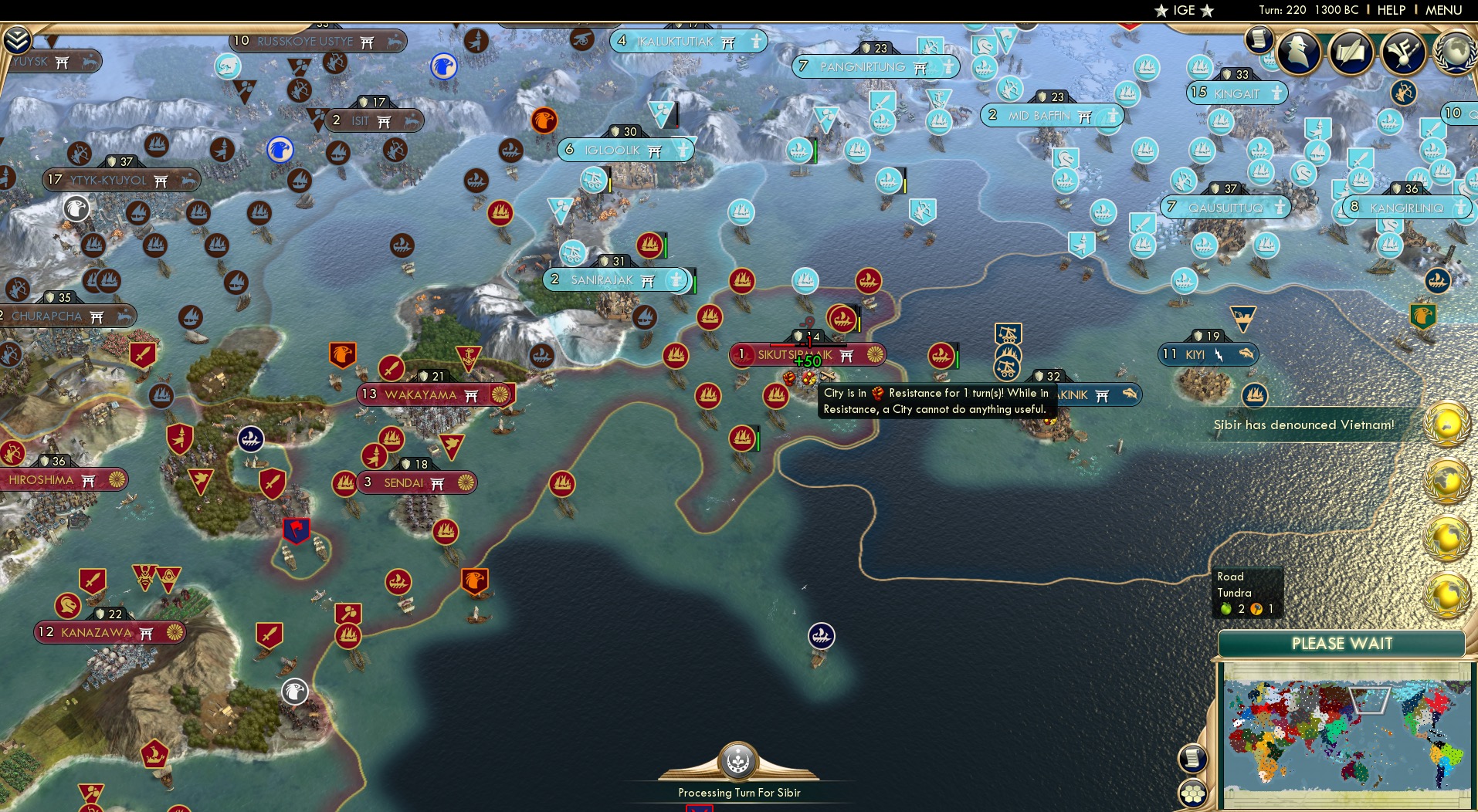Image resolution: width=1478 pixels, height=812 pixels.
Task: Select the orange eagle unit icon below Igloolik
Action: 543,120
